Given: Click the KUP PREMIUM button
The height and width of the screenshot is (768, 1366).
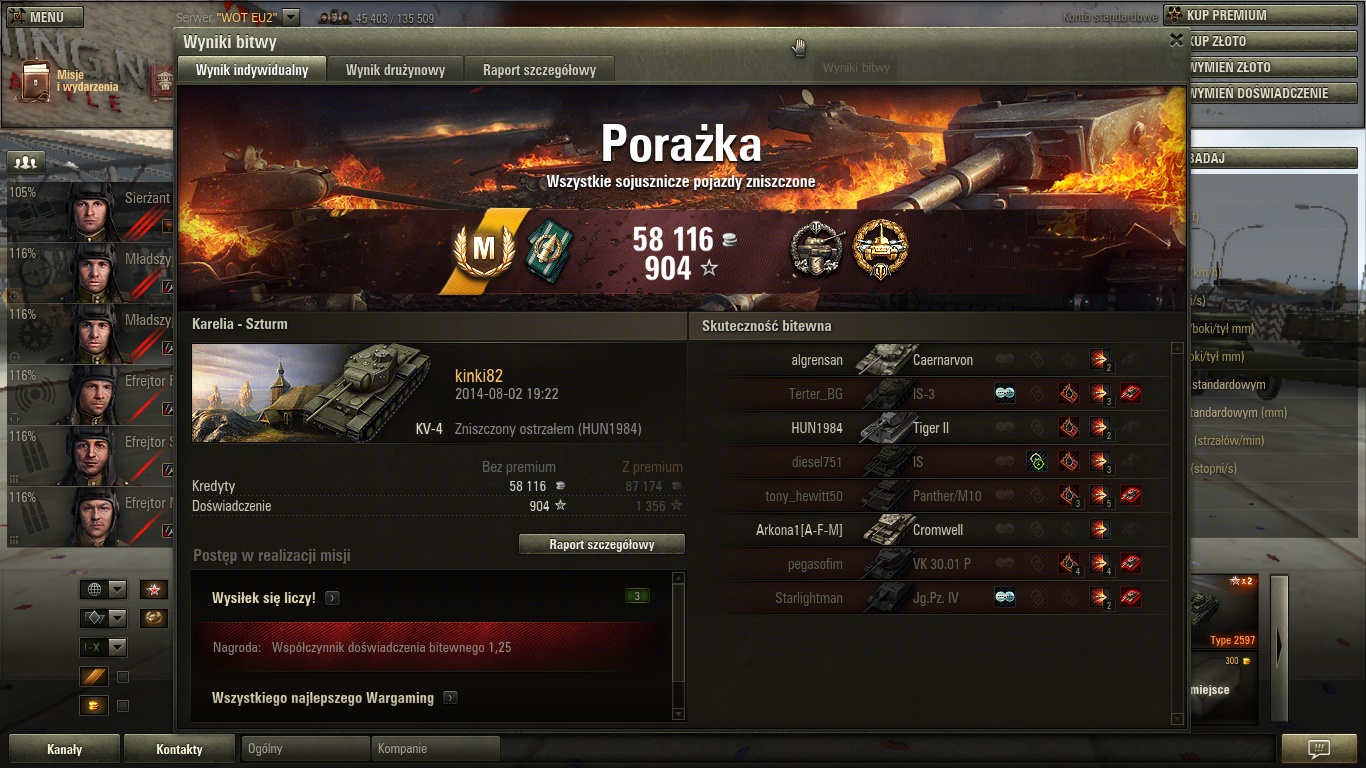Looking at the screenshot, I should (x=1263, y=15).
